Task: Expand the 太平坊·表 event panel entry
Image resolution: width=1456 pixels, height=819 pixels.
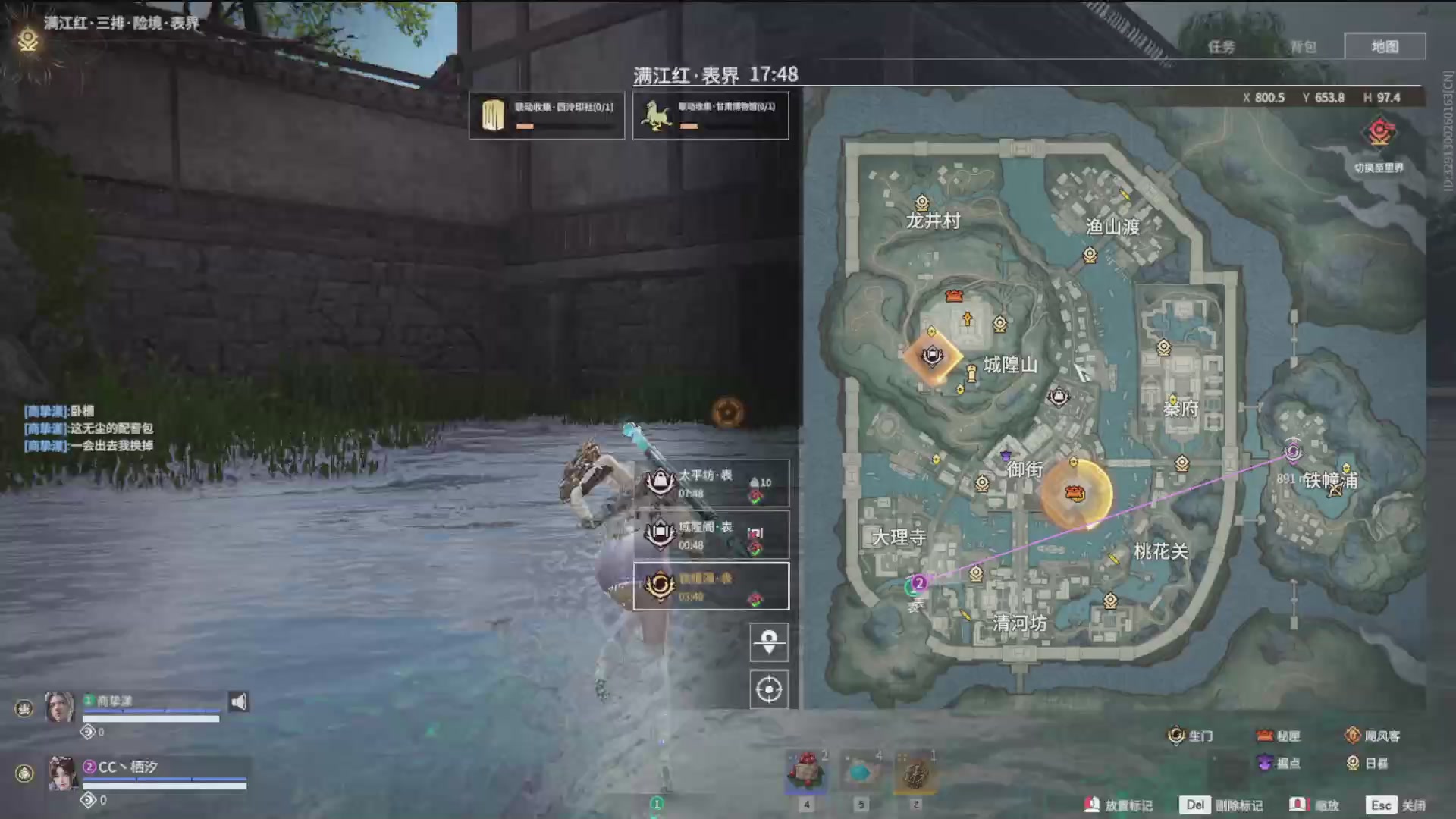Action: tap(698, 483)
